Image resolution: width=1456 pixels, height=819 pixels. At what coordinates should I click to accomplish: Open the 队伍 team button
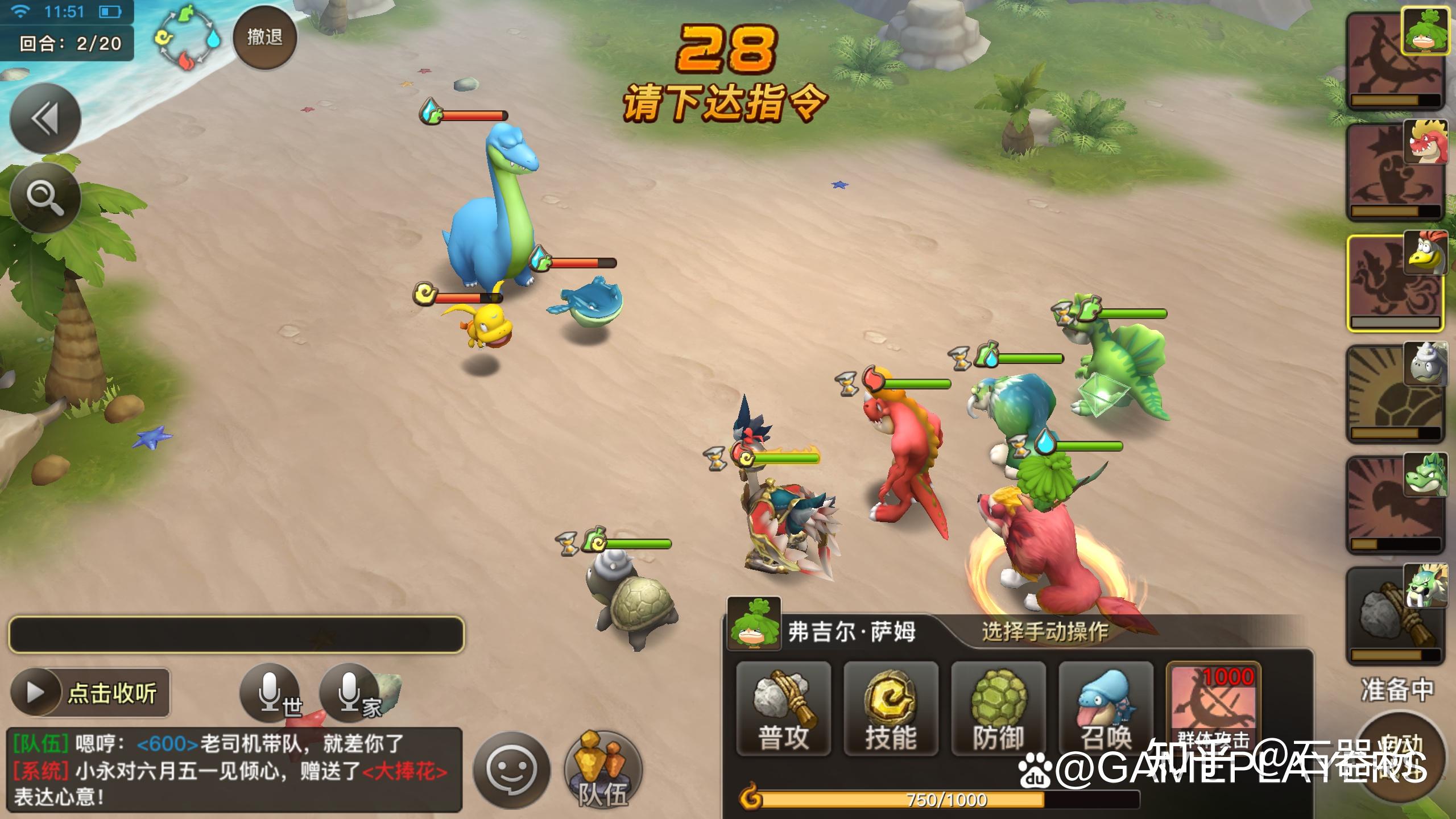pos(603,770)
